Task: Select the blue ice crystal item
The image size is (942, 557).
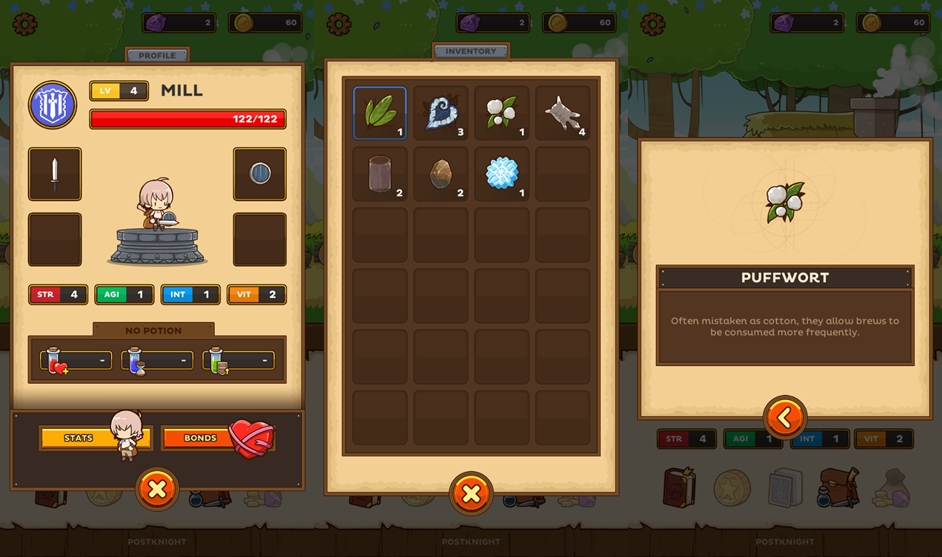Action: click(502, 174)
